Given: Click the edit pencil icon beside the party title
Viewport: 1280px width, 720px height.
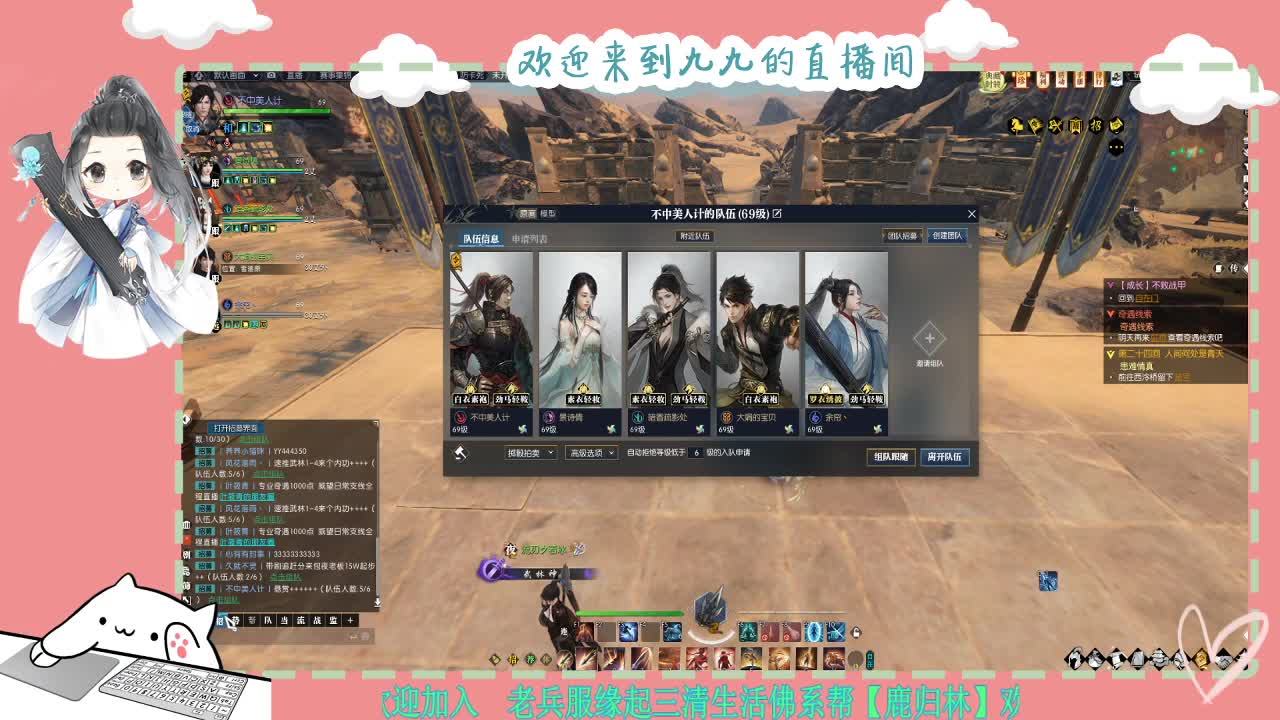Looking at the screenshot, I should [x=779, y=213].
